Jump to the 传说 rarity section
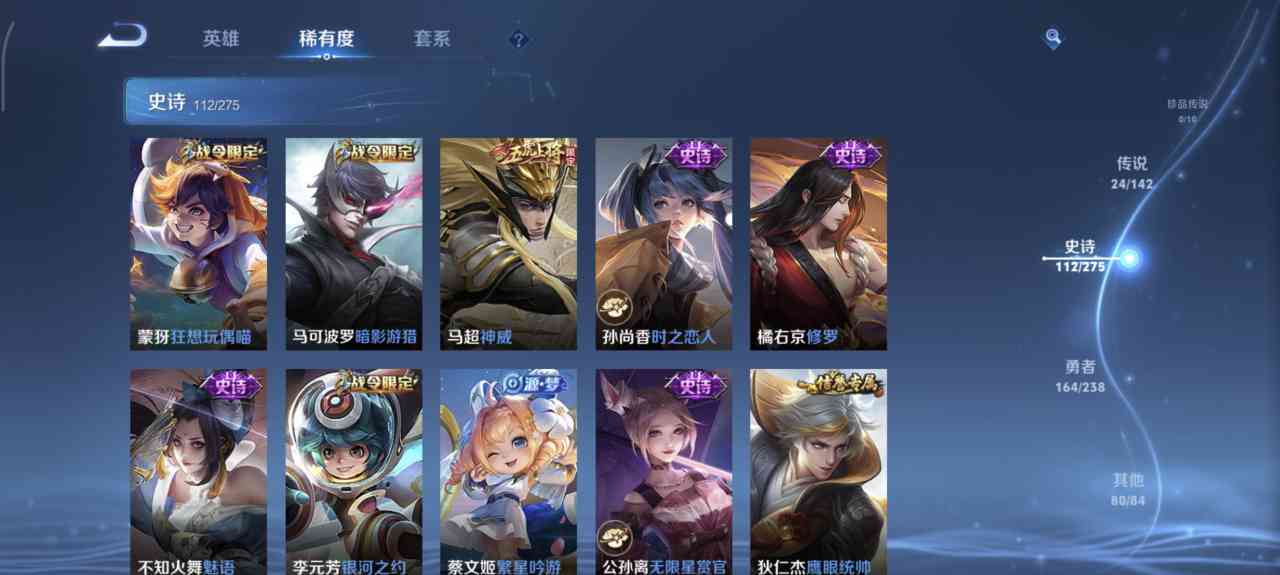This screenshot has width=1280, height=575. point(1132,171)
